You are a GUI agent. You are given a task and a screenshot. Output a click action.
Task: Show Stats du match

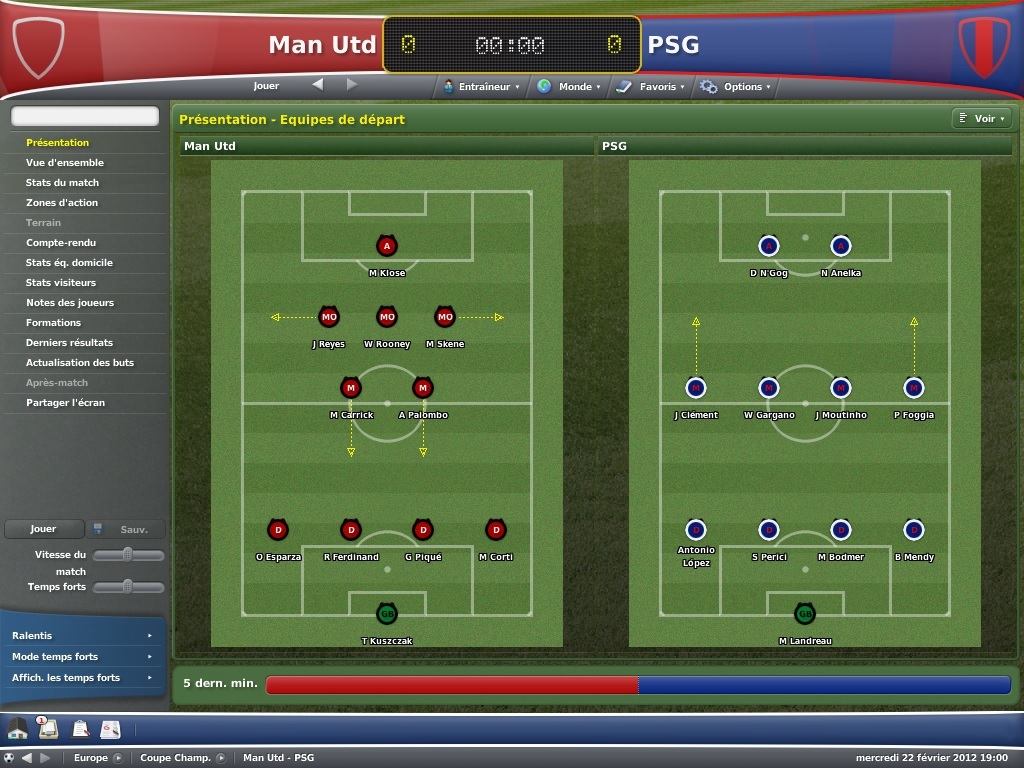[x=62, y=183]
